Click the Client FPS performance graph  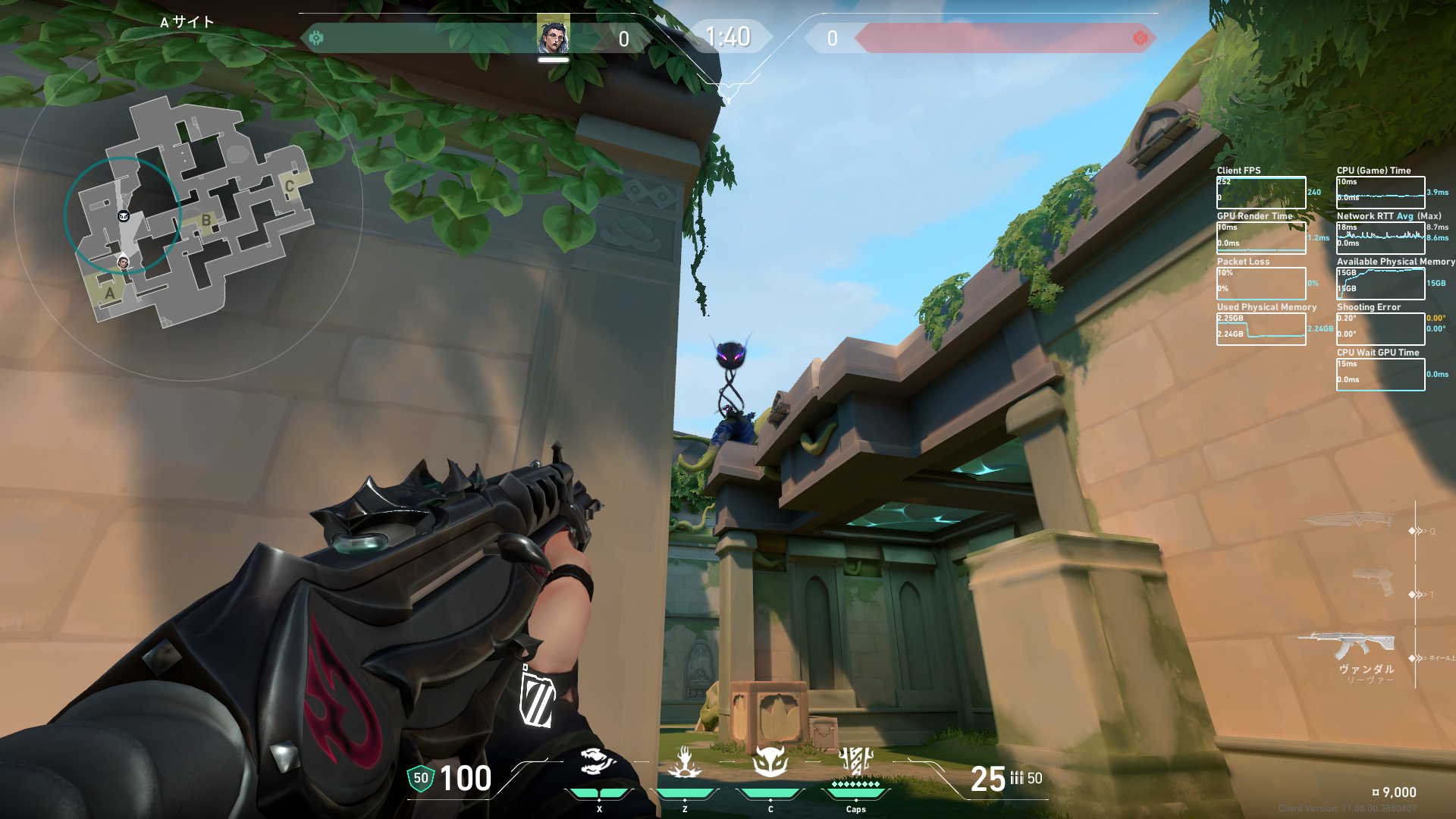(1260, 193)
